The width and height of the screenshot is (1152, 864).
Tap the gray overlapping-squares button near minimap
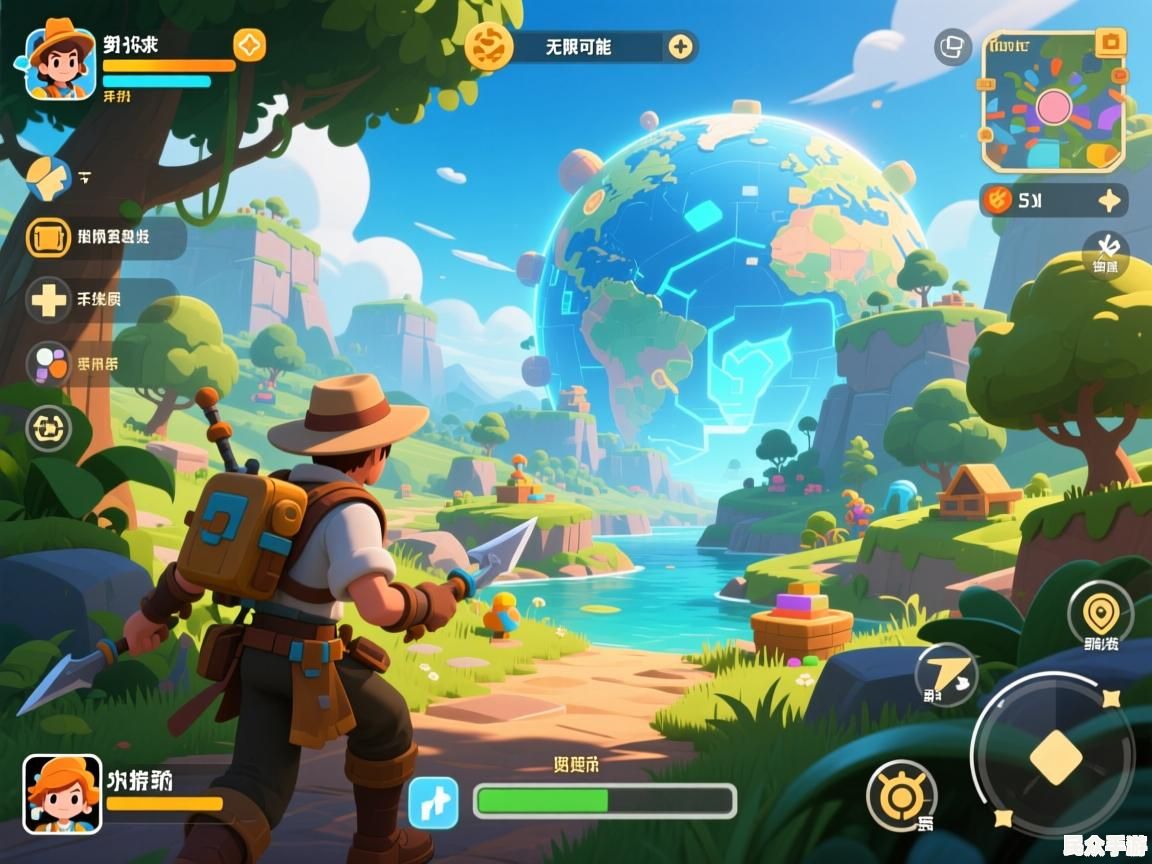pos(953,46)
